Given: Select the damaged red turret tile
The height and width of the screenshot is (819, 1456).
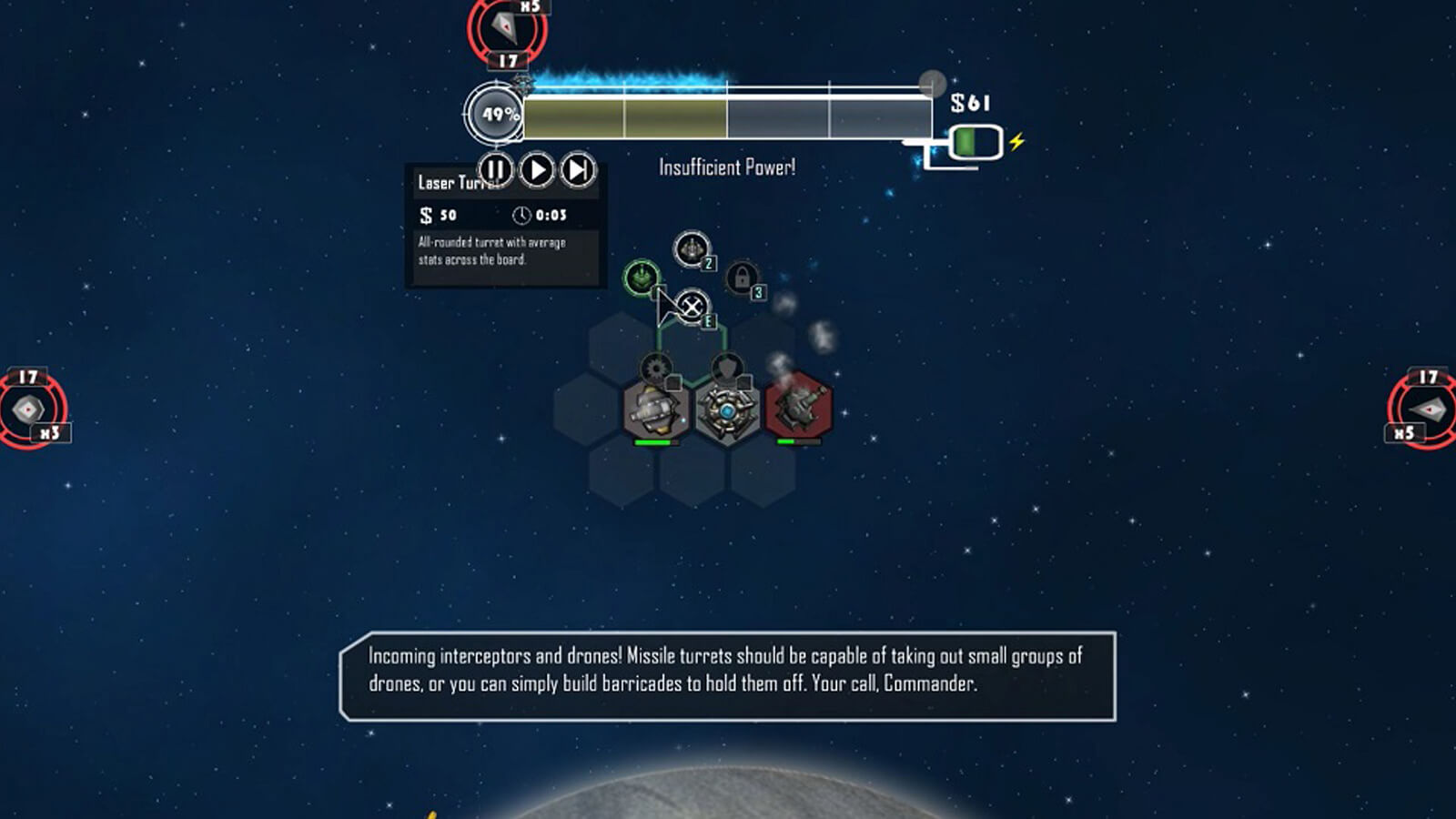Looking at the screenshot, I should (798, 406).
